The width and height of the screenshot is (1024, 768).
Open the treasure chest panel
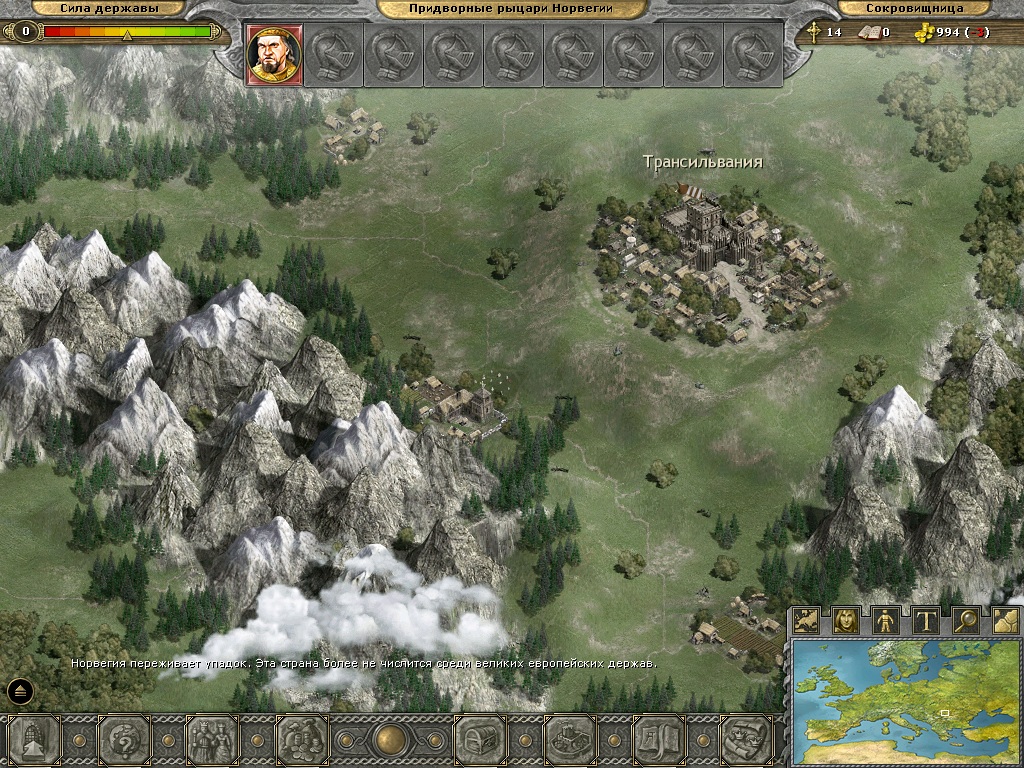tap(479, 741)
